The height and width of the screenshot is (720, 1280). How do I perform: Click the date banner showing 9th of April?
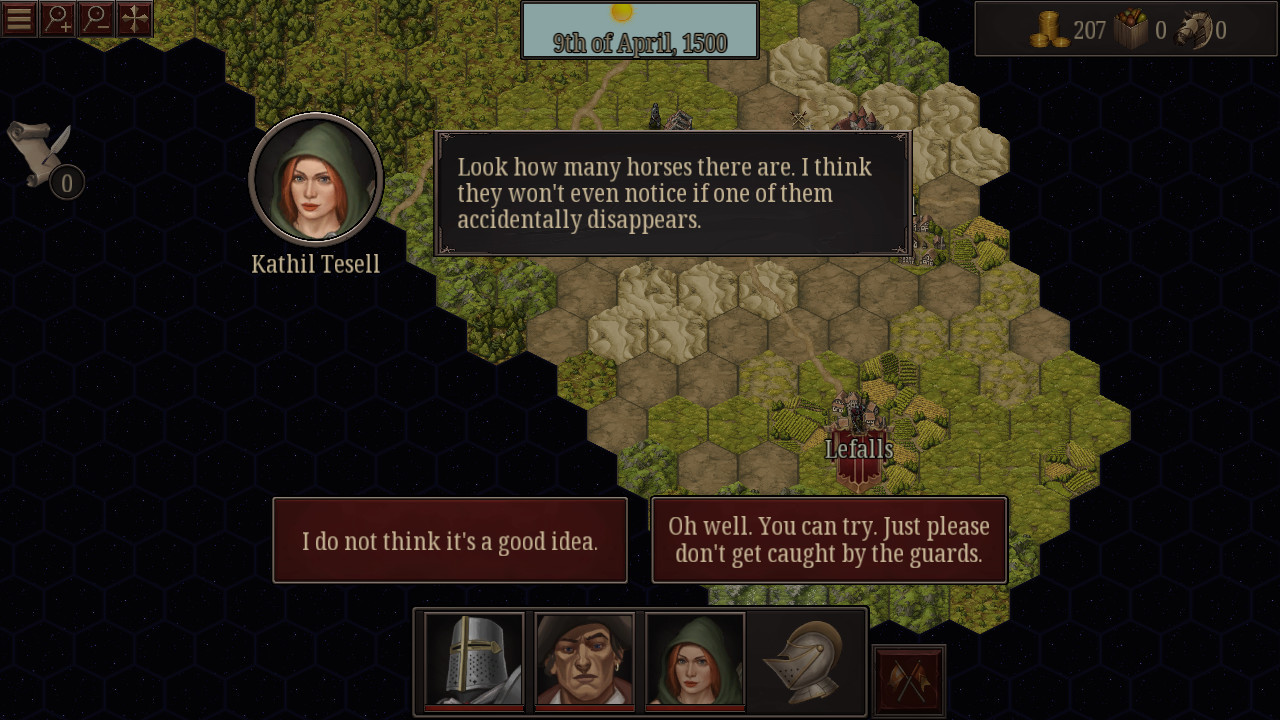[x=639, y=30]
